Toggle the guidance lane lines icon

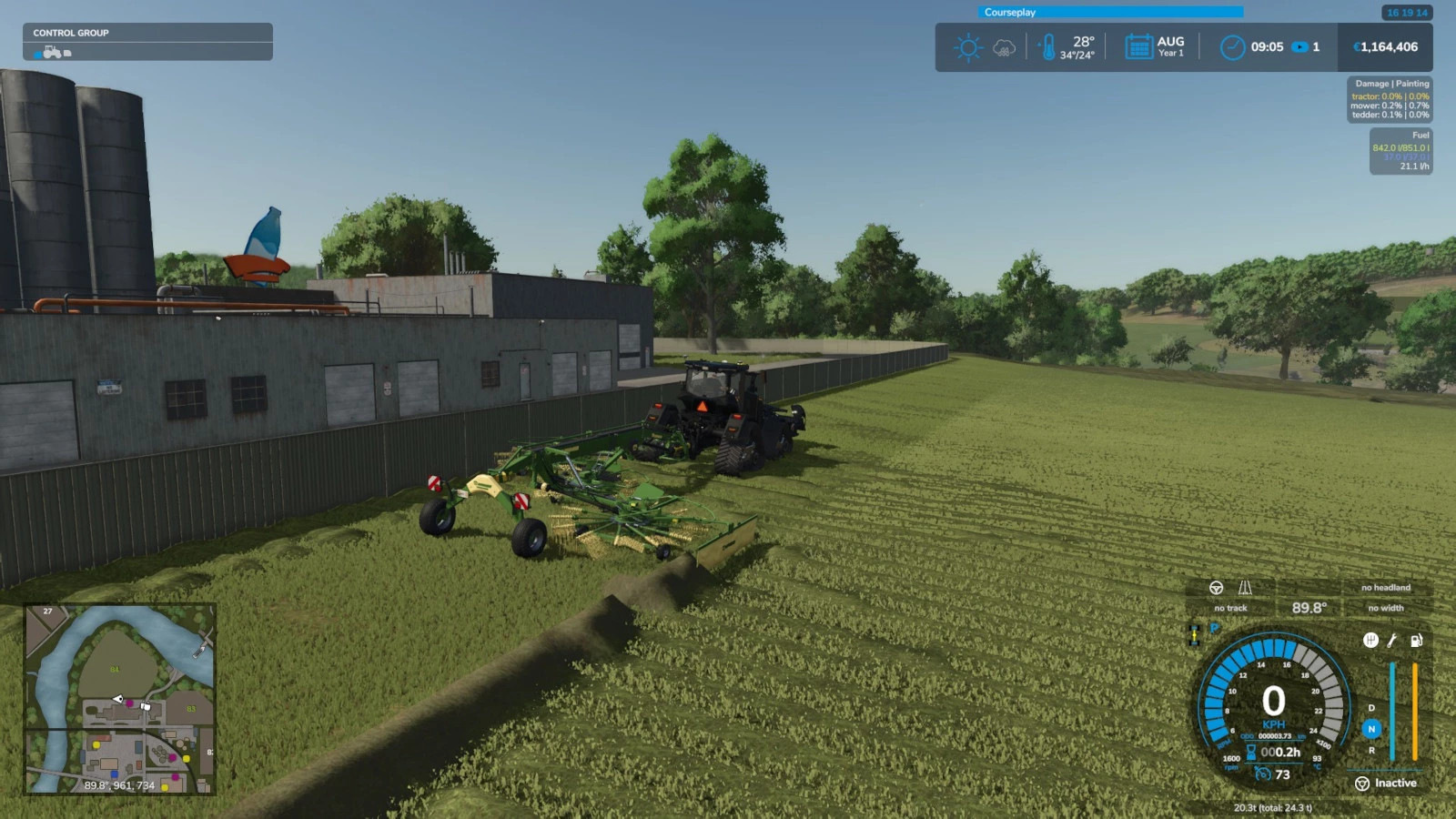click(x=1245, y=588)
